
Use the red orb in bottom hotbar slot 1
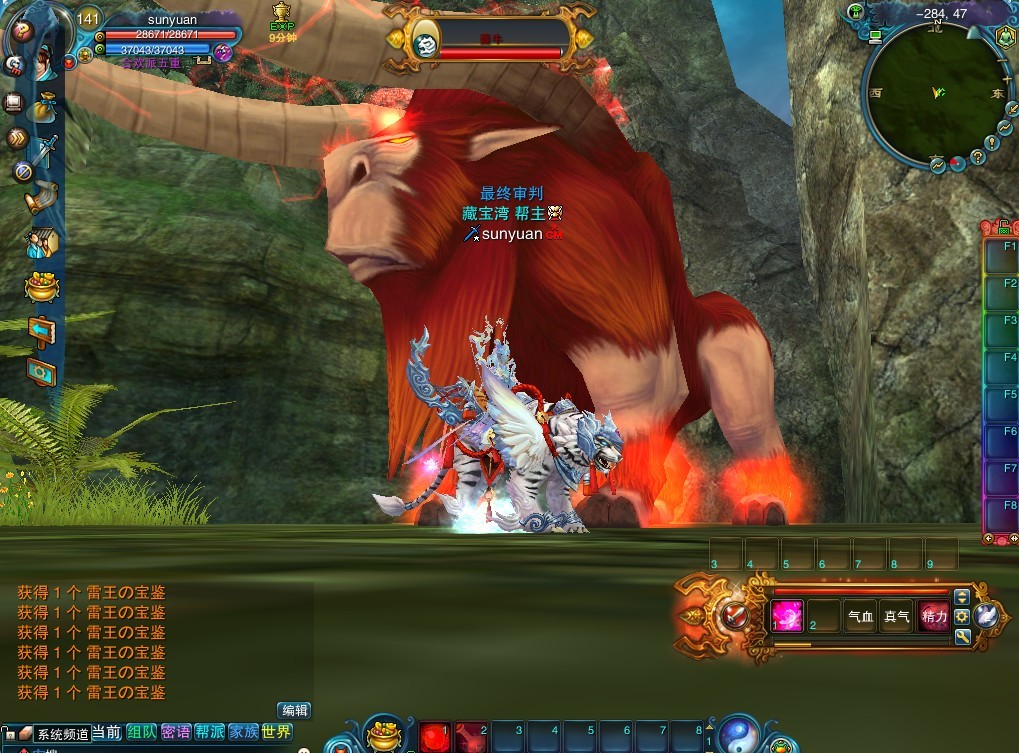pyautogui.click(x=433, y=738)
